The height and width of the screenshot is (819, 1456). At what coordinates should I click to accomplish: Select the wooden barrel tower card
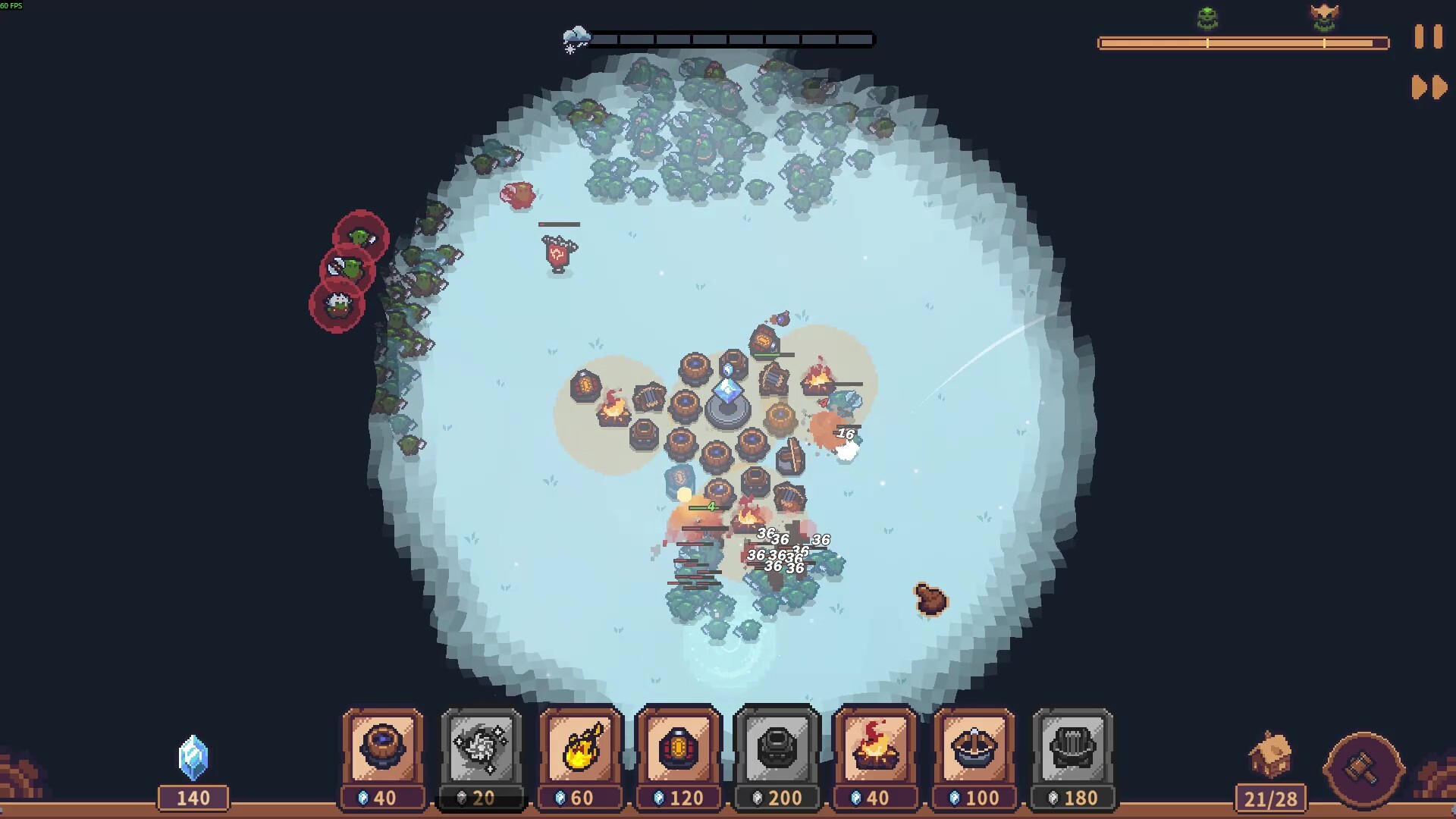383,748
